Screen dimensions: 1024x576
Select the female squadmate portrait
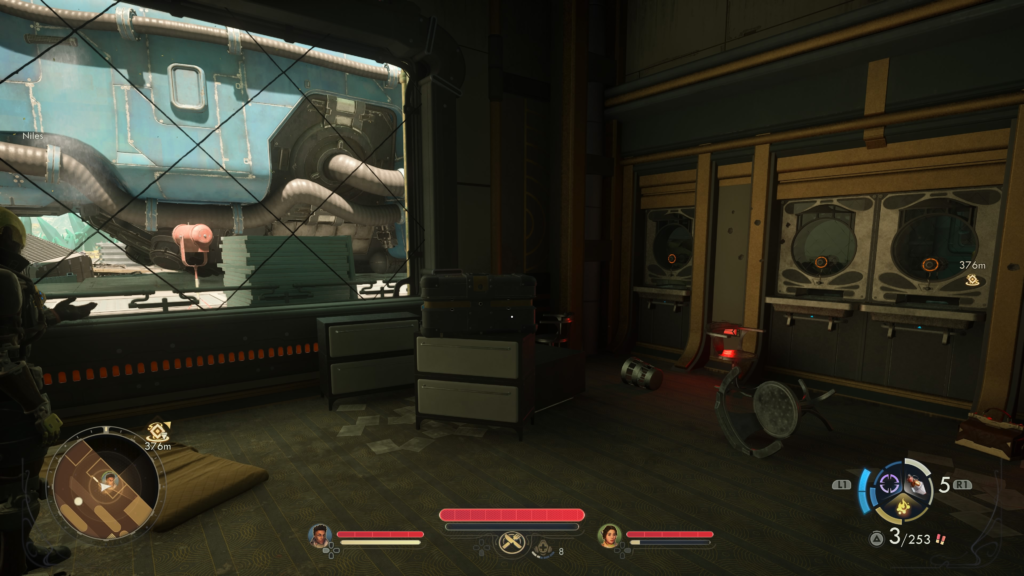pos(609,536)
